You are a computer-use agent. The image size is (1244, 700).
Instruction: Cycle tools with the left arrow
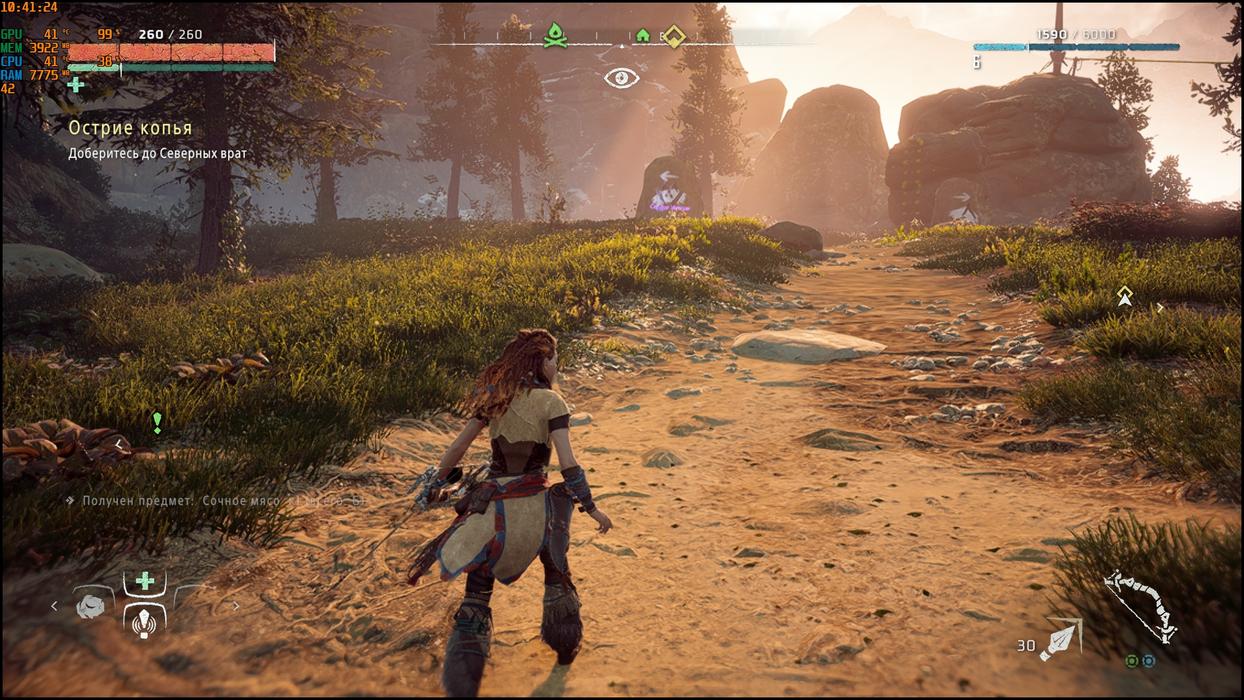[55, 606]
